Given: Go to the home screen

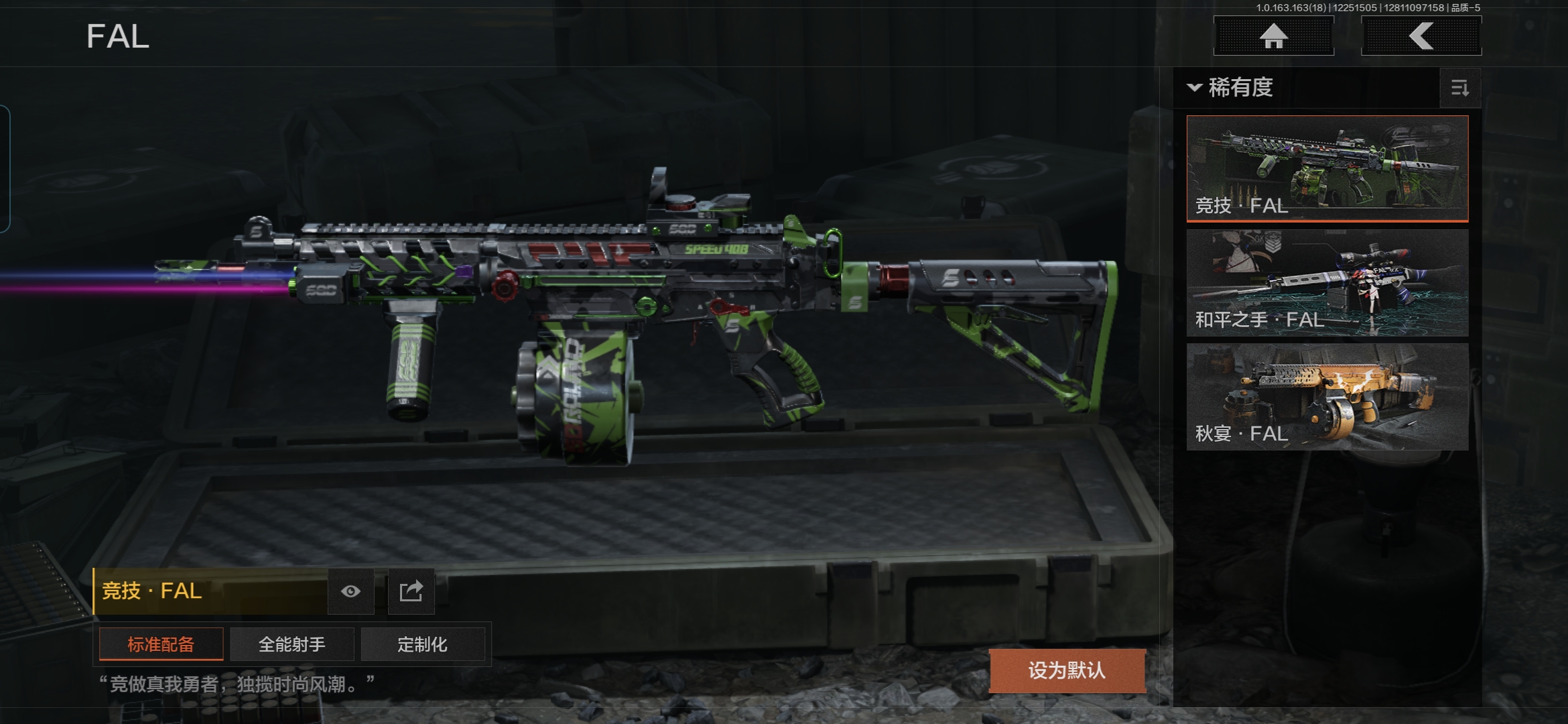Looking at the screenshot, I should (1273, 36).
